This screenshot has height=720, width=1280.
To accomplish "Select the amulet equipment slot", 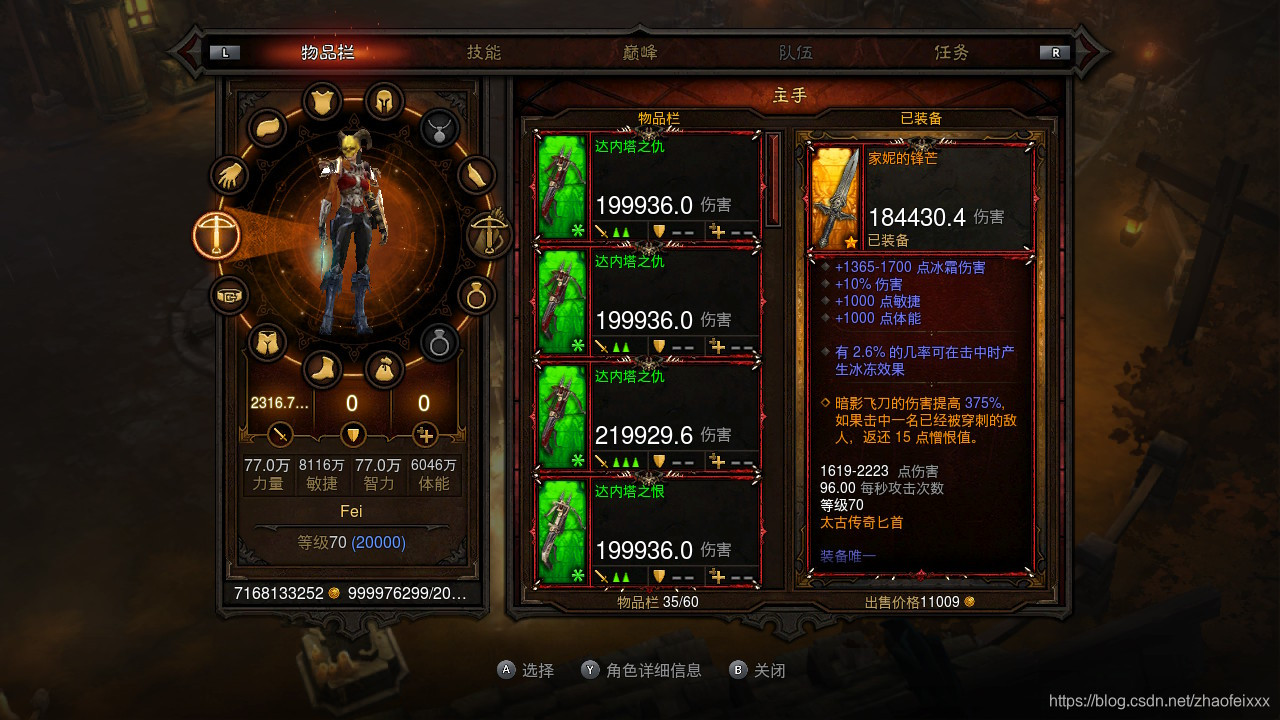I will click(438, 127).
